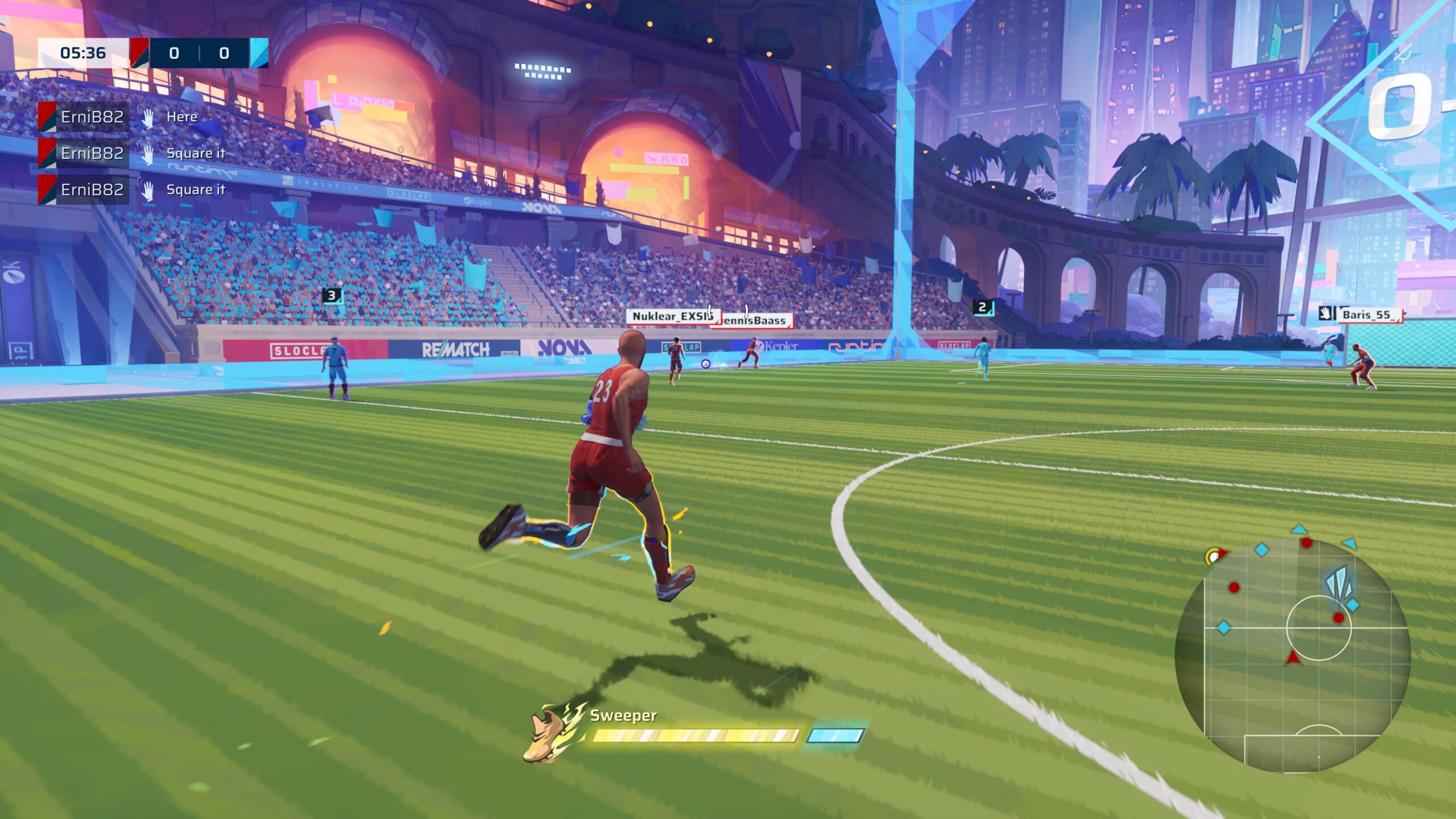Select the Nuklear_EXSIS player name tag
1456x819 pixels.
click(671, 316)
